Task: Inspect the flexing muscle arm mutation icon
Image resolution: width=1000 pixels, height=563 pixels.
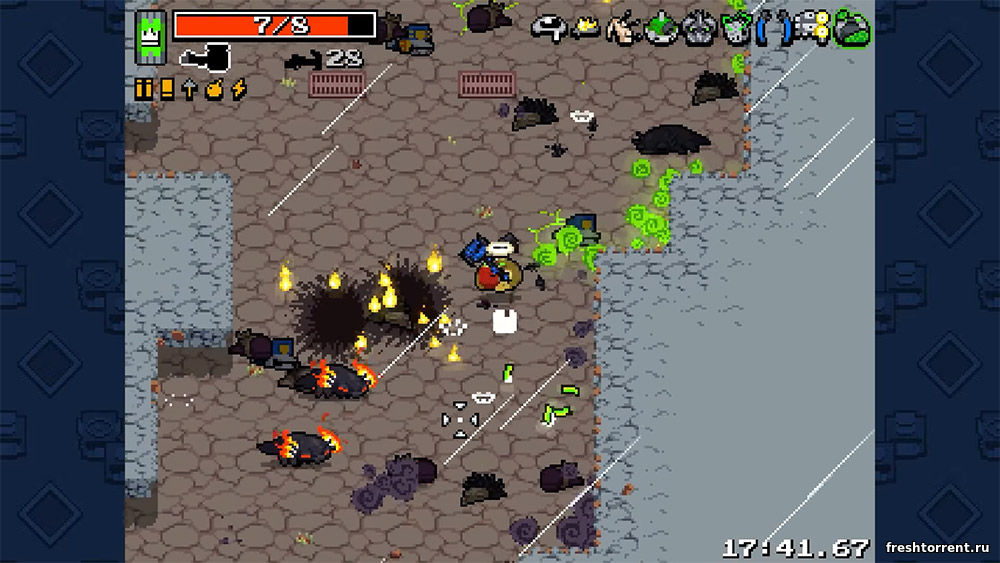Action: pyautogui.click(x=625, y=29)
